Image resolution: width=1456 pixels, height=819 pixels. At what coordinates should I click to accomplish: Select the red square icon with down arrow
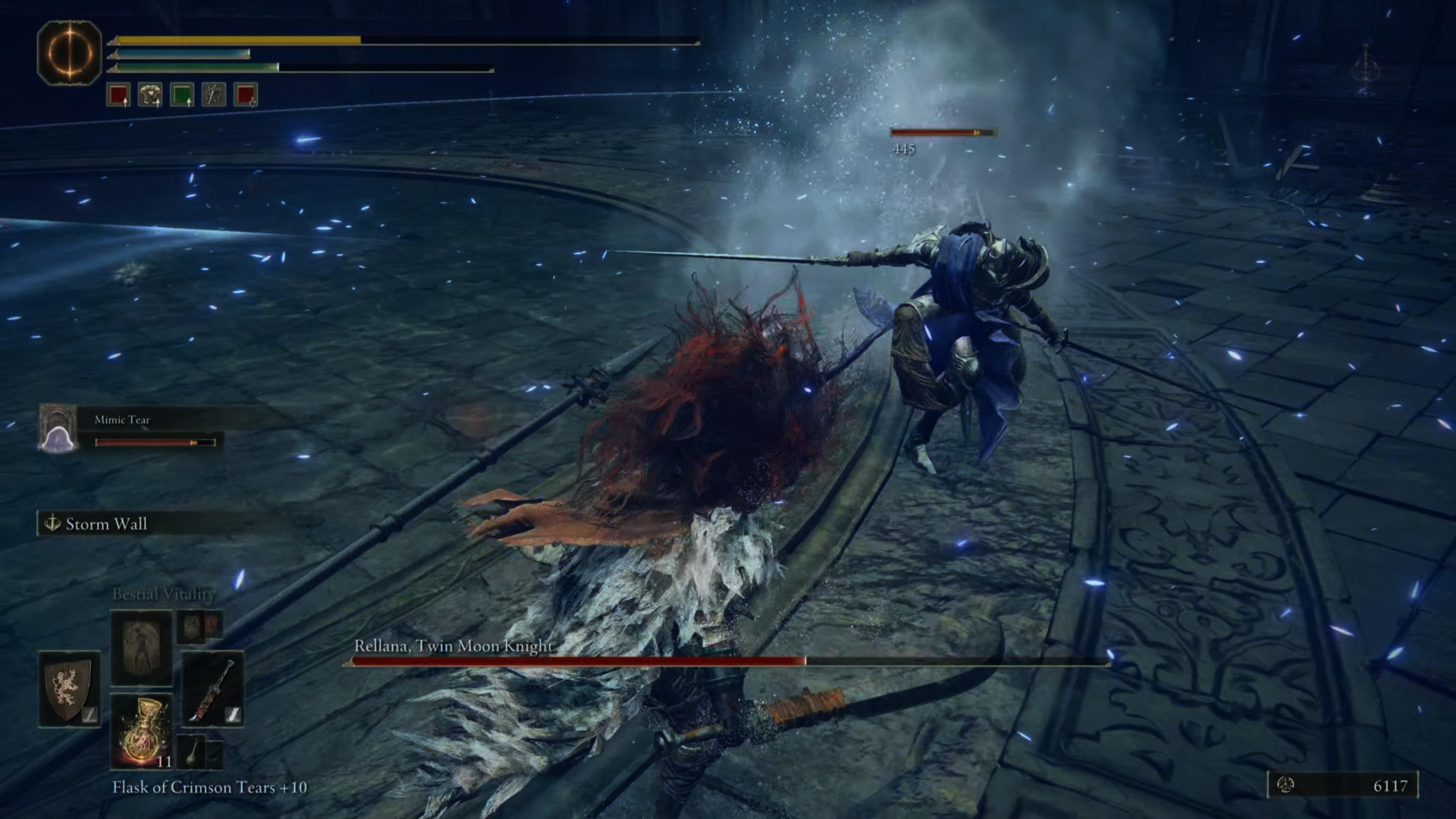point(246,94)
